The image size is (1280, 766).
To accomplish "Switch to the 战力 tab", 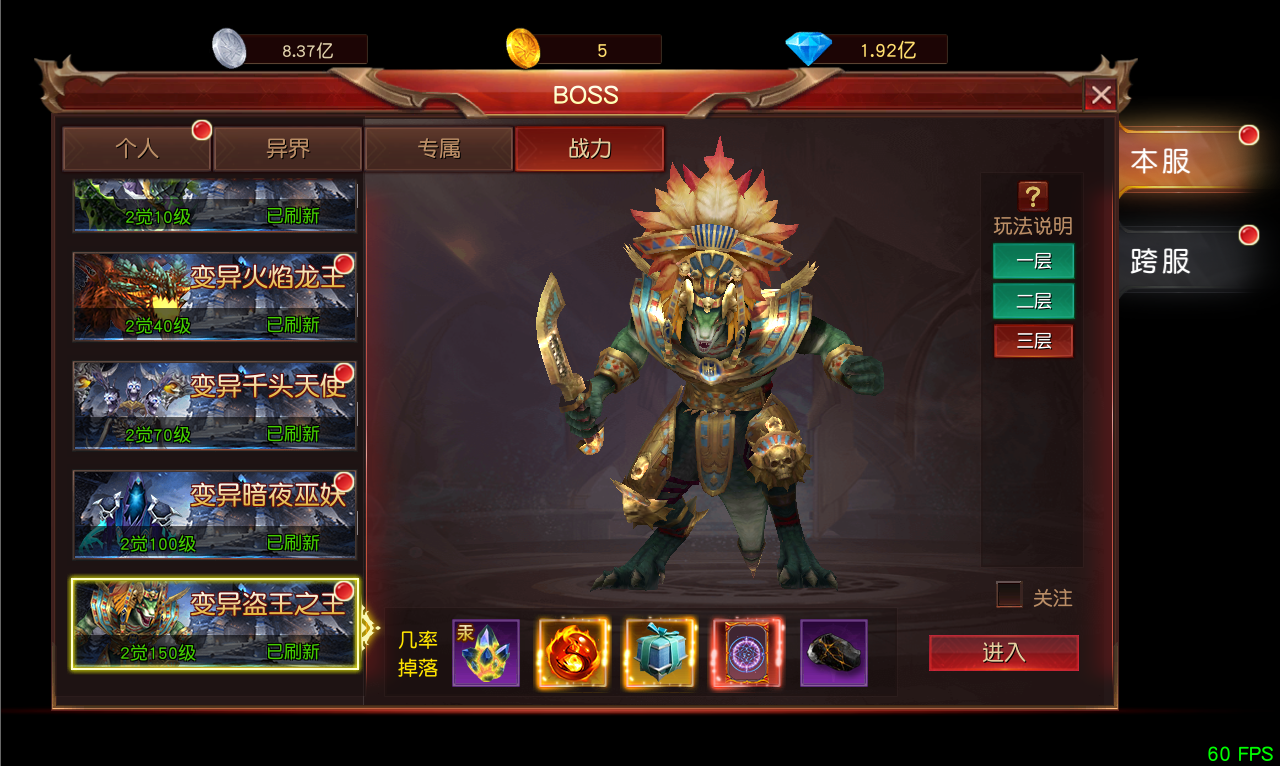I will tap(589, 149).
